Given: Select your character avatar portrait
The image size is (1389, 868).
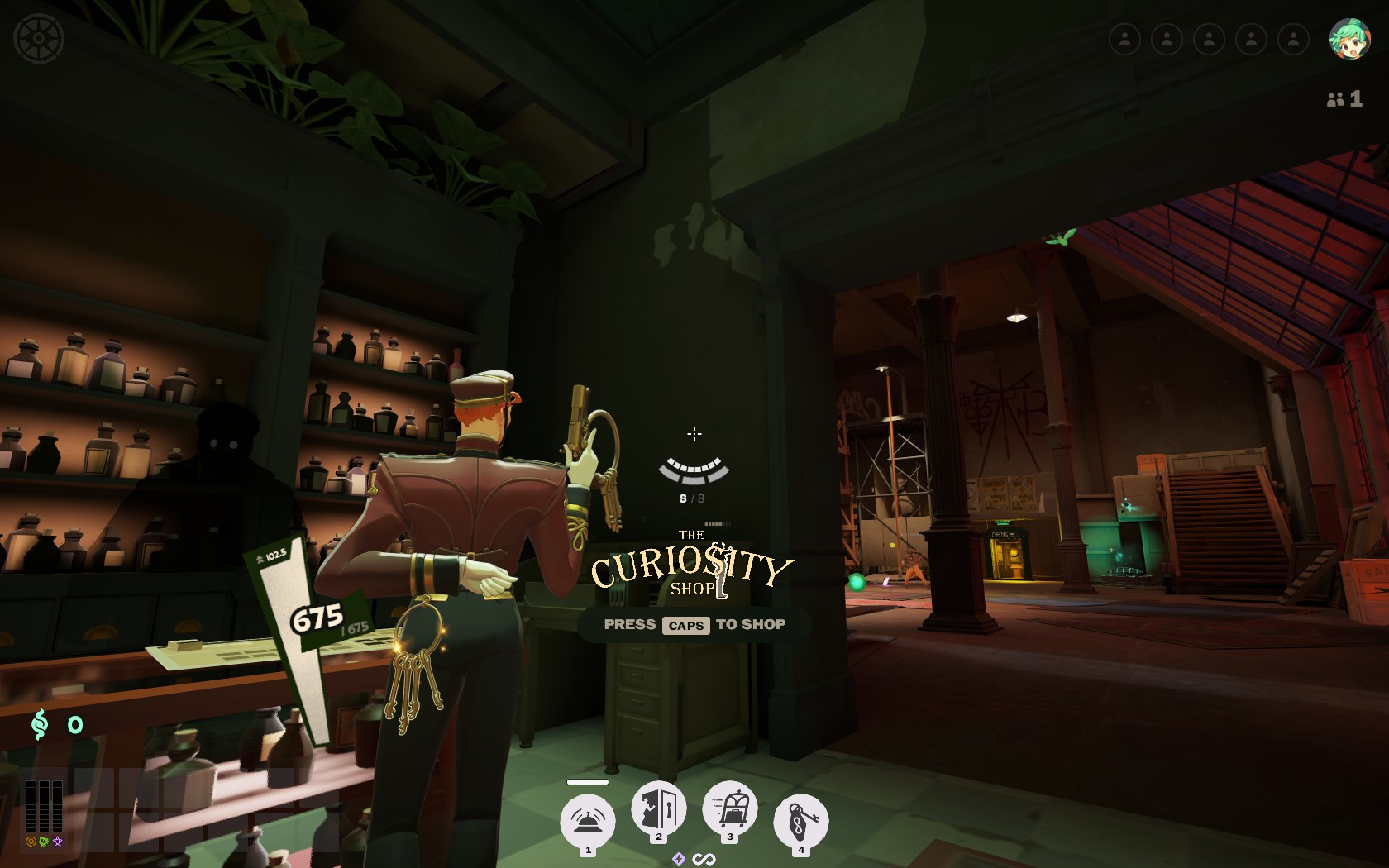Looking at the screenshot, I should click(x=1350, y=39).
